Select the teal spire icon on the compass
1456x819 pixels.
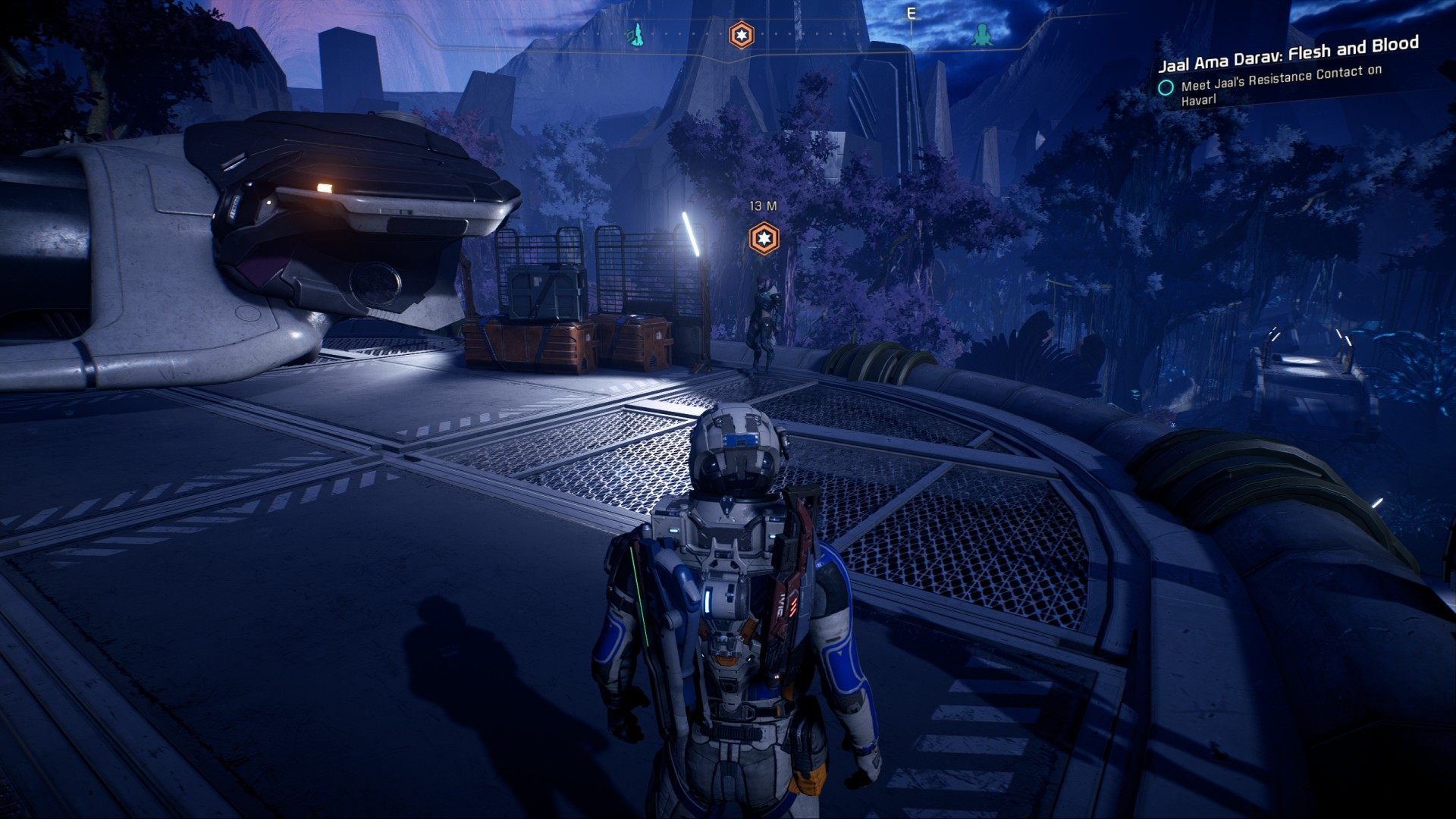[635, 34]
